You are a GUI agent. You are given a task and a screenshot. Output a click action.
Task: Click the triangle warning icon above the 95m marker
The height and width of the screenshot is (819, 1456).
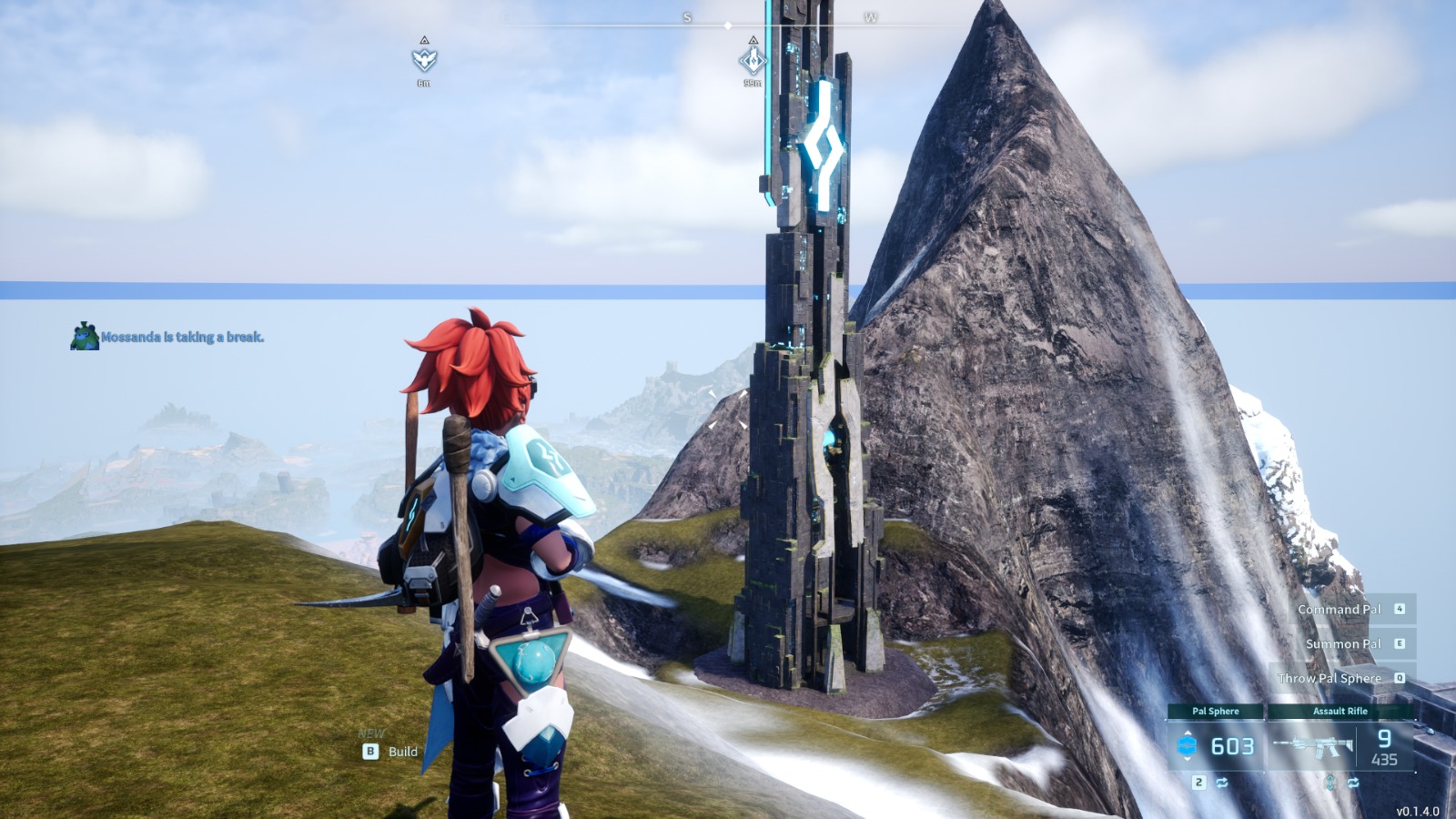coord(753,41)
